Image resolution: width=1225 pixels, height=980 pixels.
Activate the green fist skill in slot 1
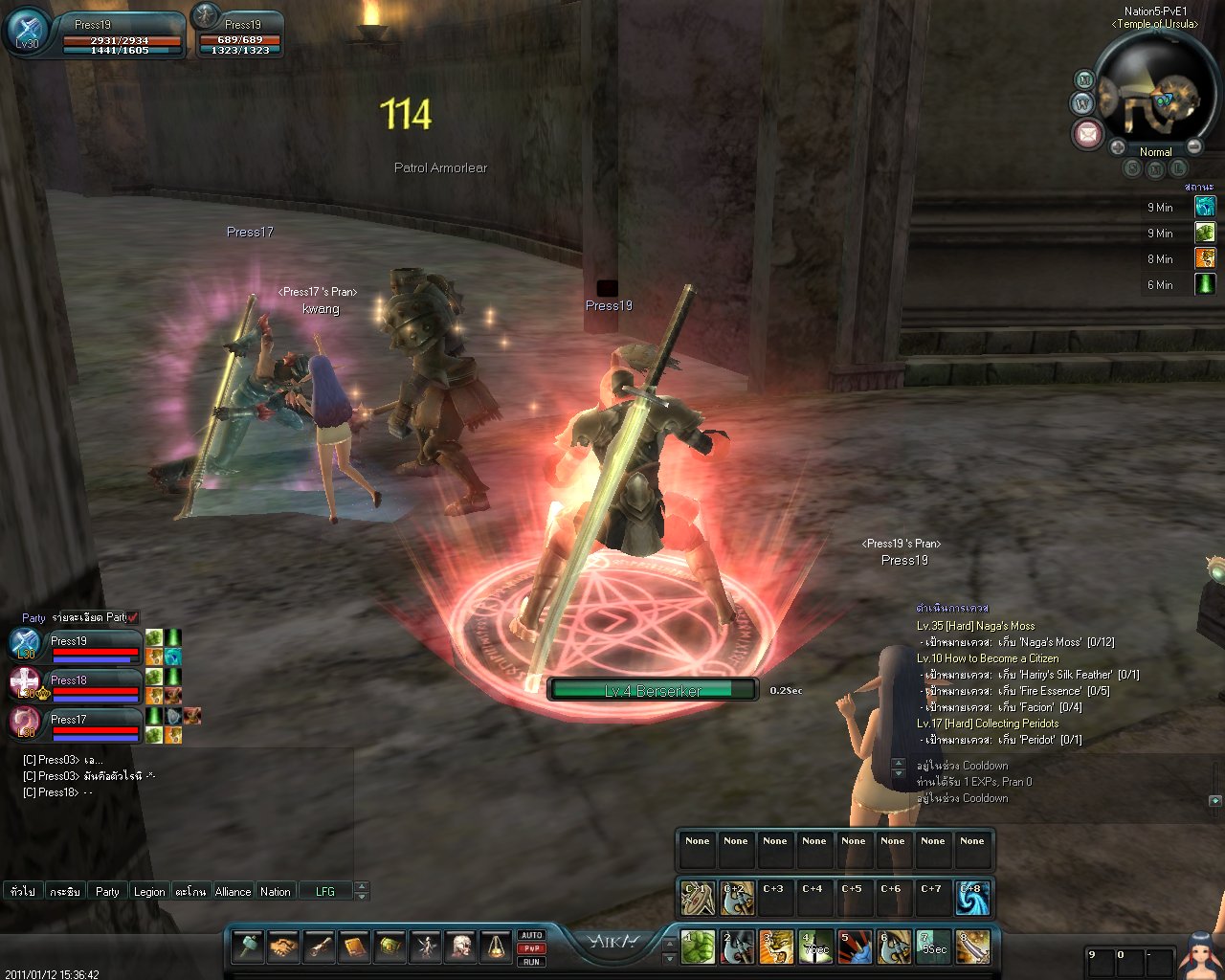tap(698, 947)
